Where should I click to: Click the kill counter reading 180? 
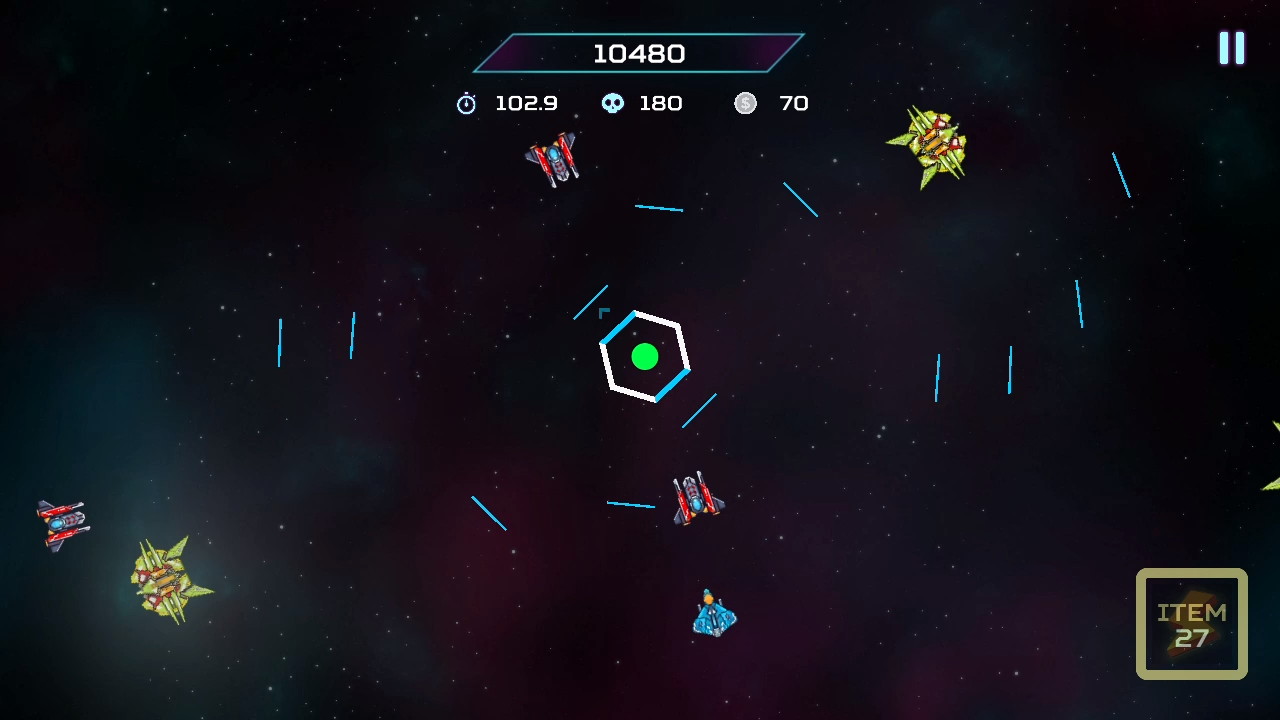661,103
